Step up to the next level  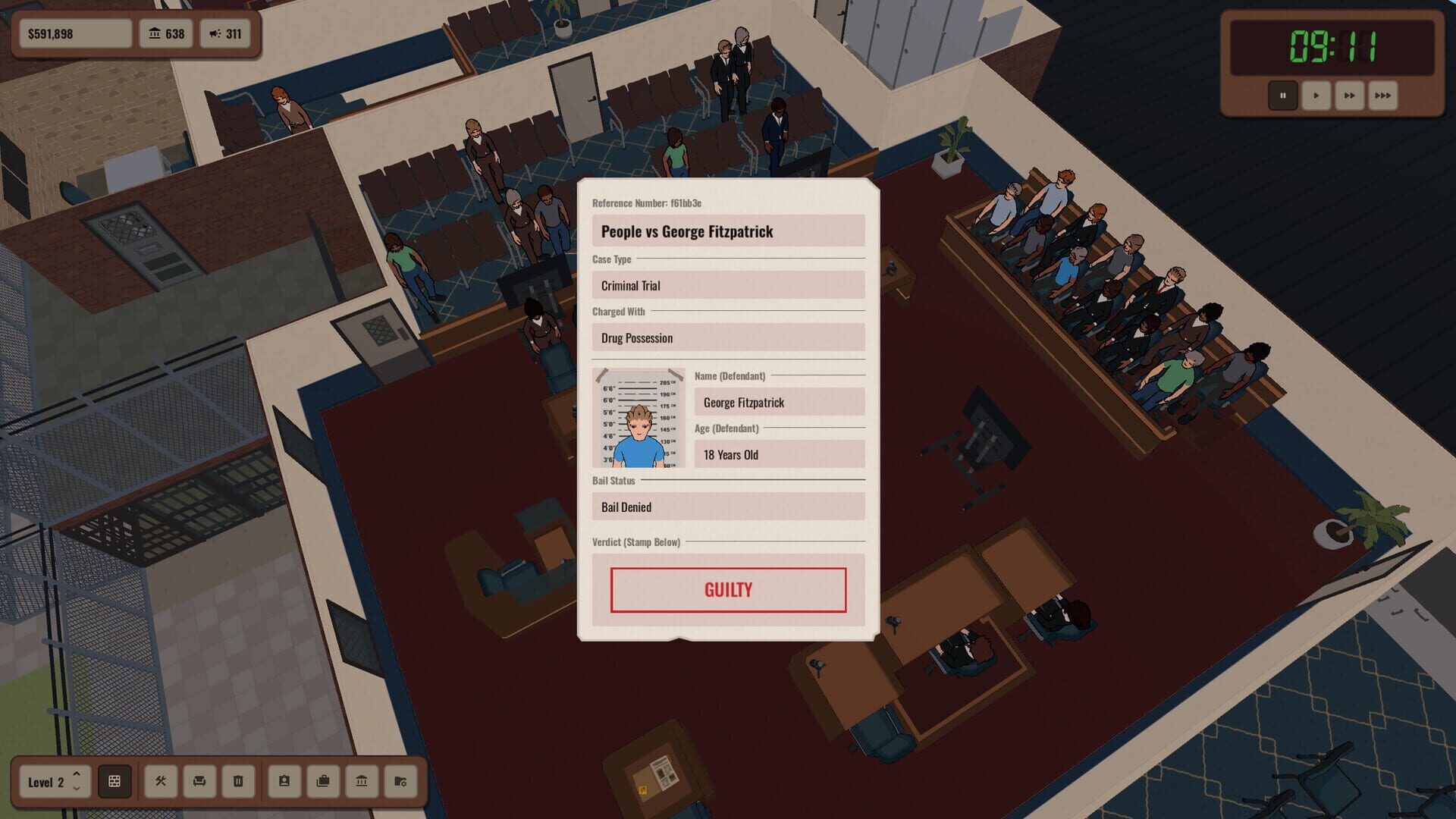coord(77,773)
